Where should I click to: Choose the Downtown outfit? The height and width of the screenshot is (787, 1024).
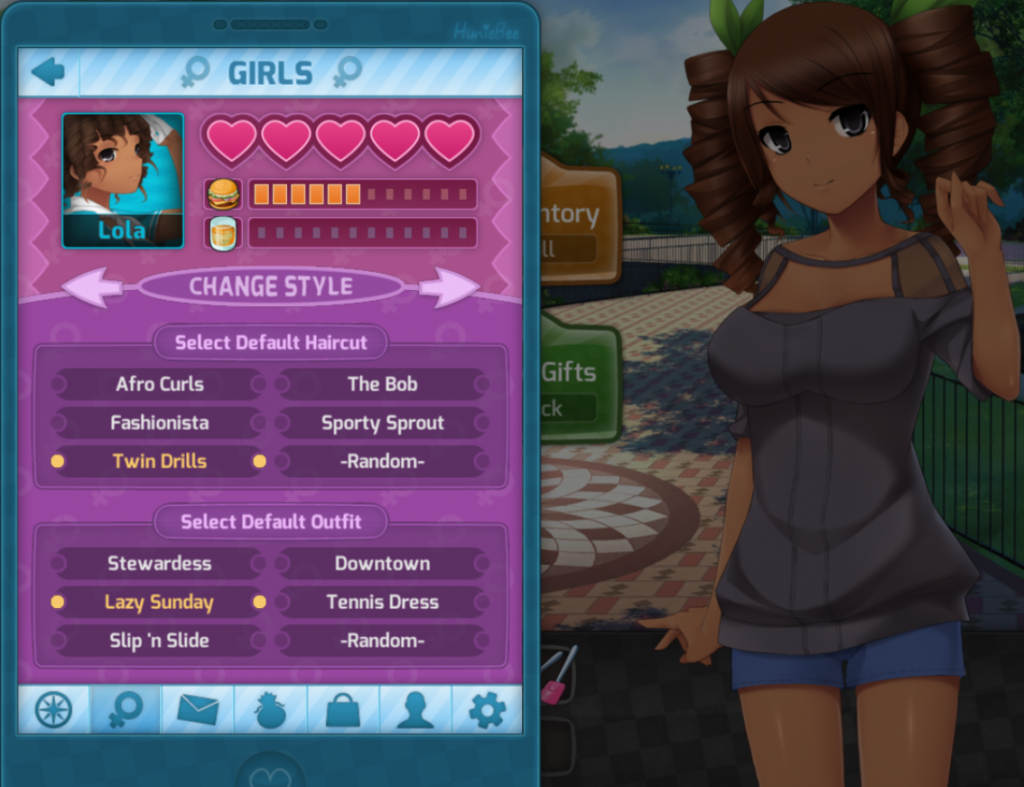coord(383,563)
